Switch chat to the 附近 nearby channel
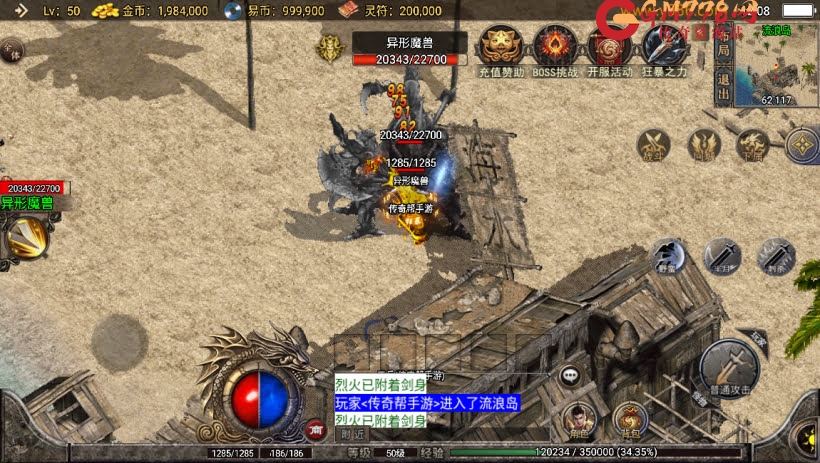 tap(352, 434)
